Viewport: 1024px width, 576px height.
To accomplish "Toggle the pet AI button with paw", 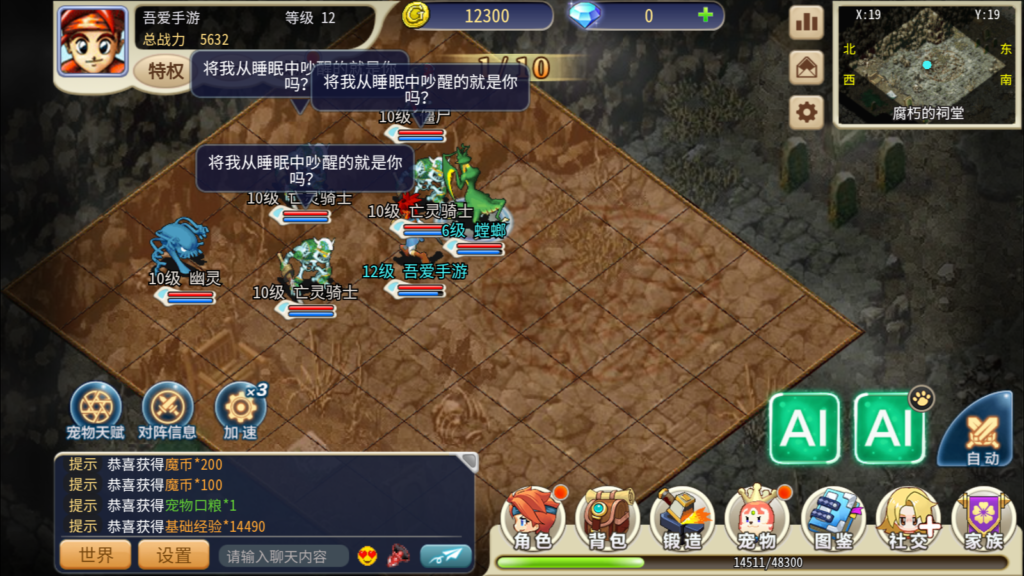I will (x=888, y=428).
